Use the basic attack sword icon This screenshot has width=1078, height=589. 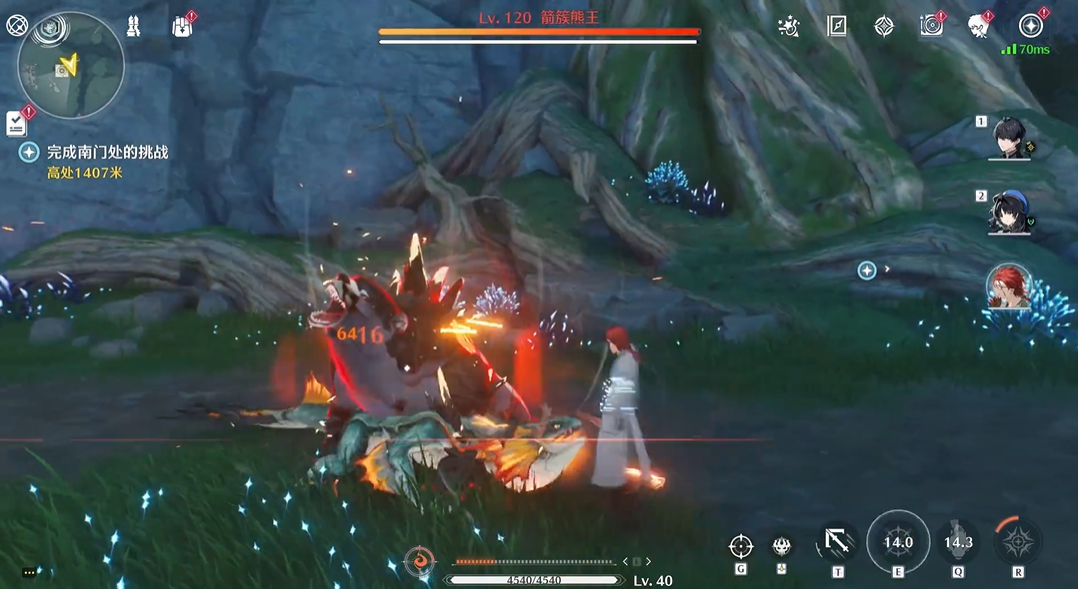click(837, 543)
